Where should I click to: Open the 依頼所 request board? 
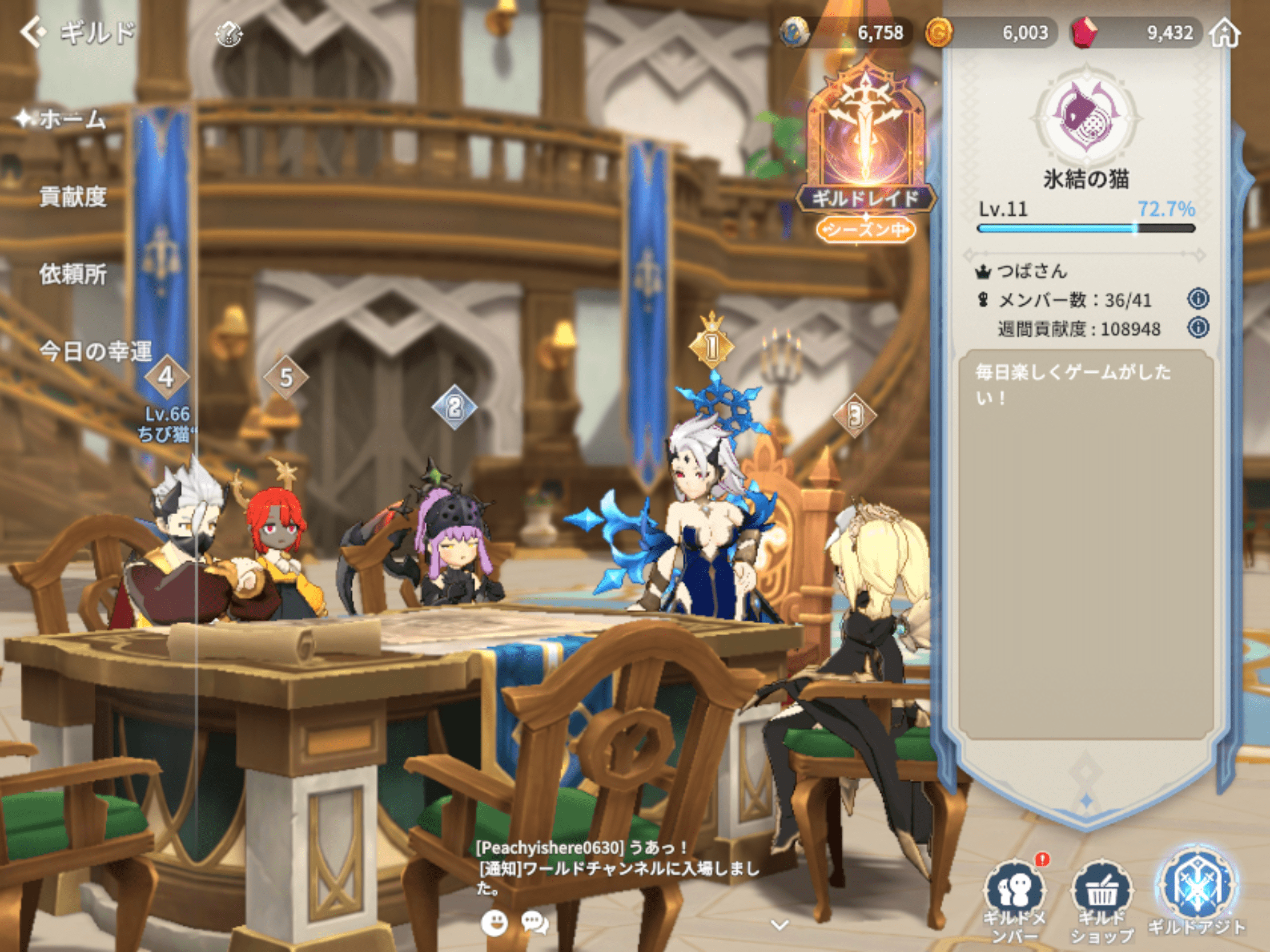click(73, 274)
